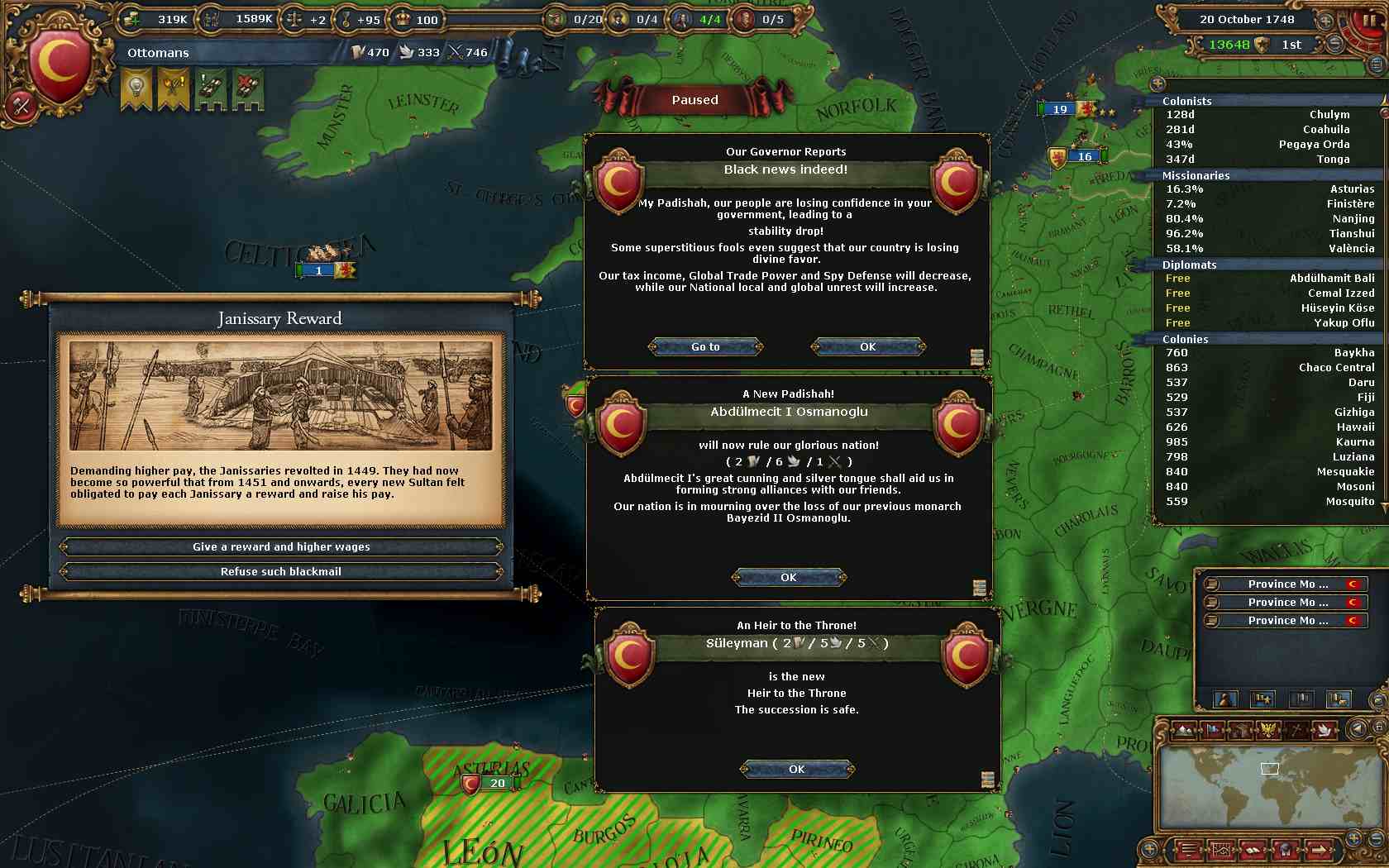
Task: Collapse the Missionaries outliner section
Action: click(1196, 176)
